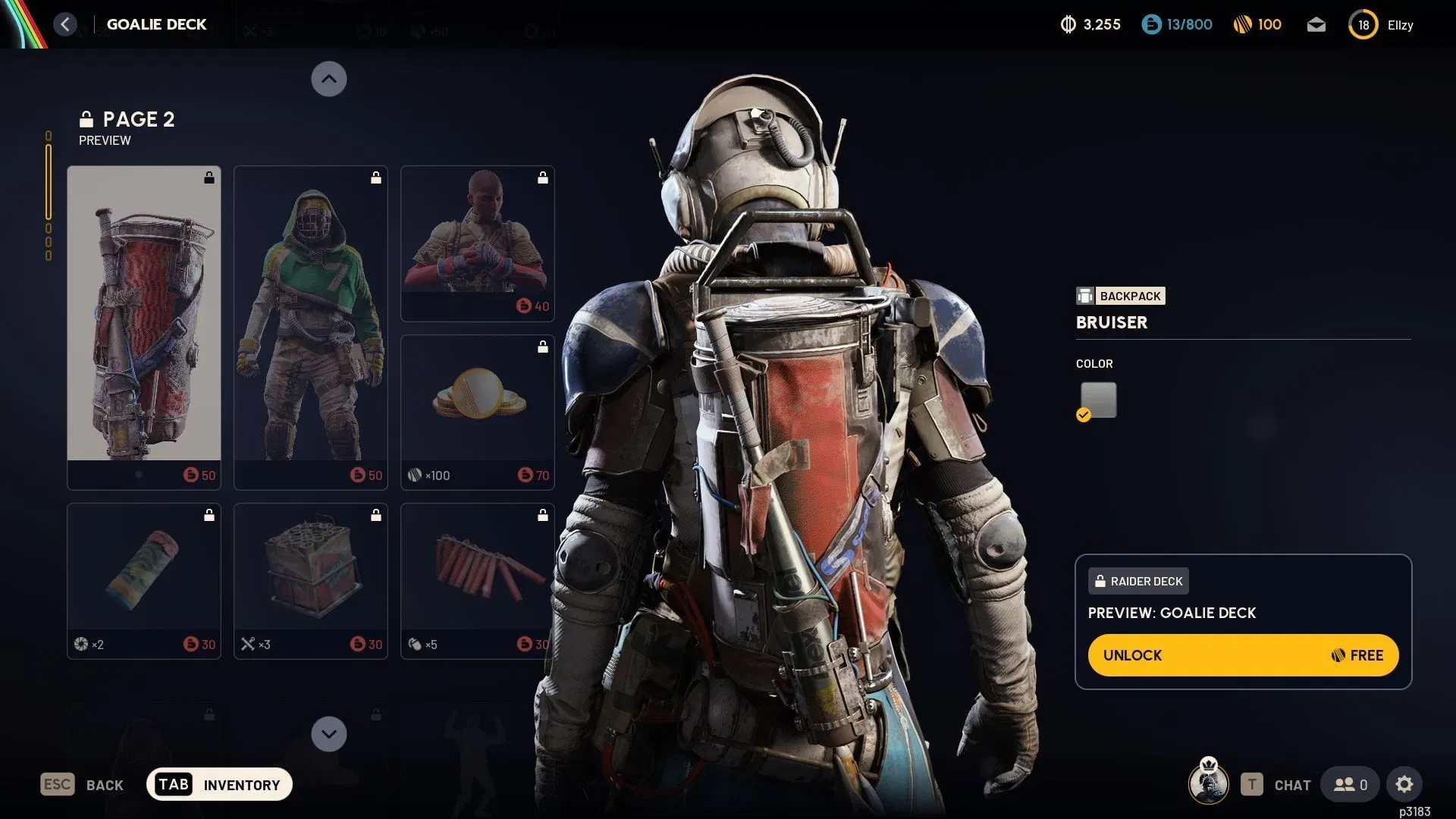This screenshot has width=1456, height=819.
Task: Click the character portrait avatar icon
Action: [1209, 783]
